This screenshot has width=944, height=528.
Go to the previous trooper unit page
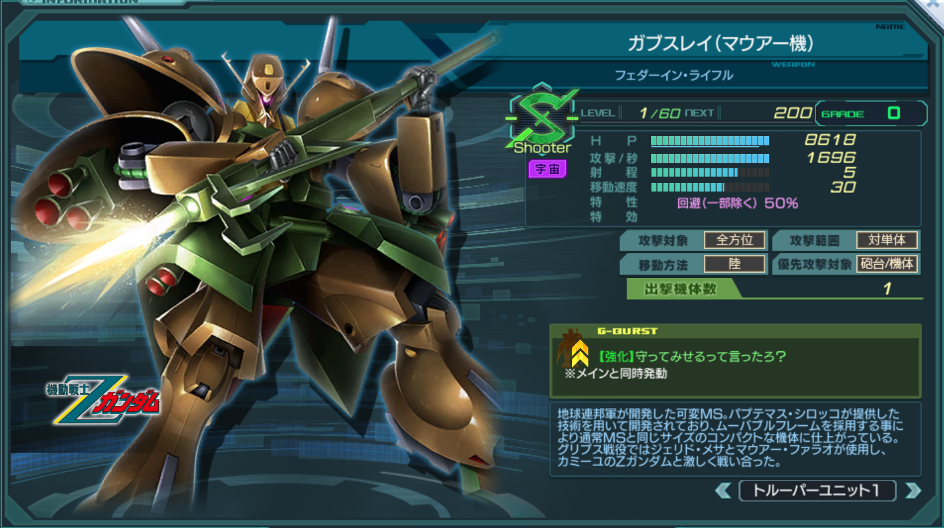coord(723,491)
